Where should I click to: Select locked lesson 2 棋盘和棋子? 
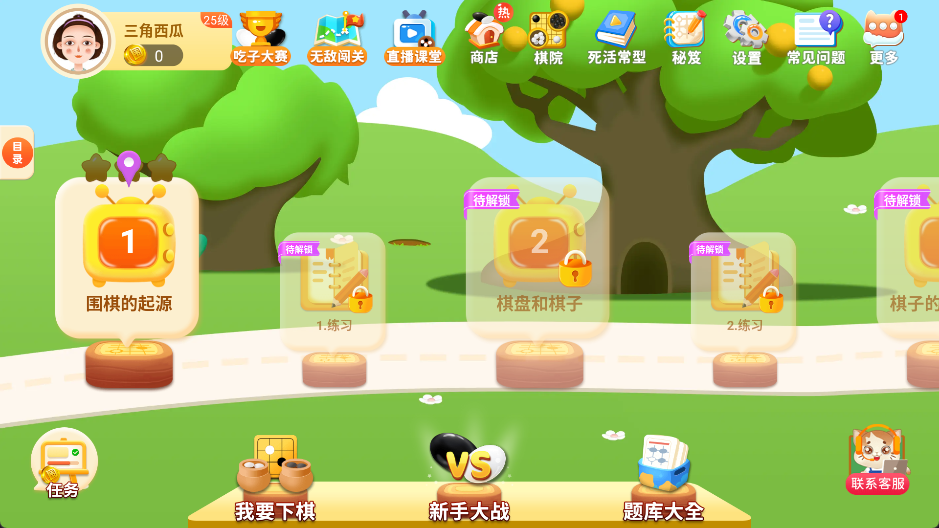pos(538,257)
